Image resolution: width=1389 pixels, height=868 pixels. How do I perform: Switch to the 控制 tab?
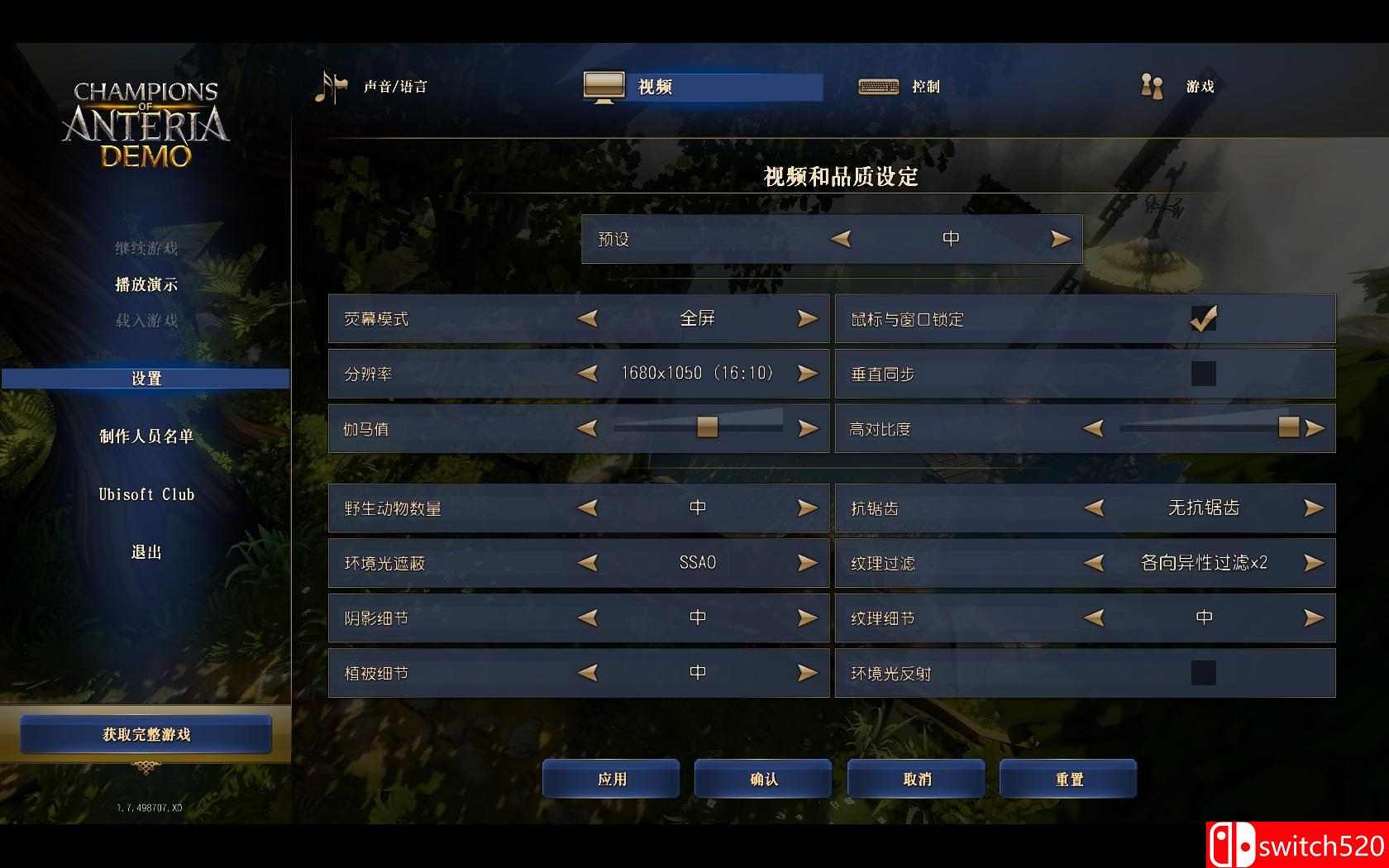(x=926, y=86)
